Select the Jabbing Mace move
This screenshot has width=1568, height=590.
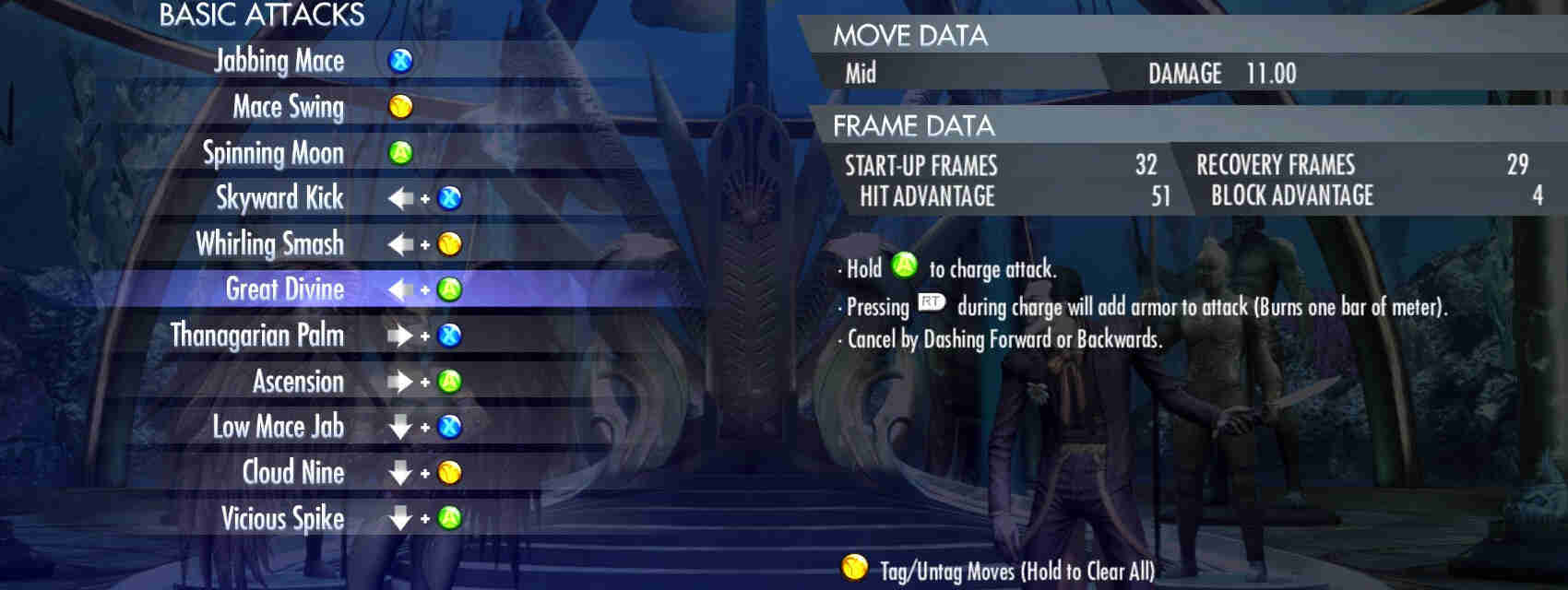coord(279,61)
